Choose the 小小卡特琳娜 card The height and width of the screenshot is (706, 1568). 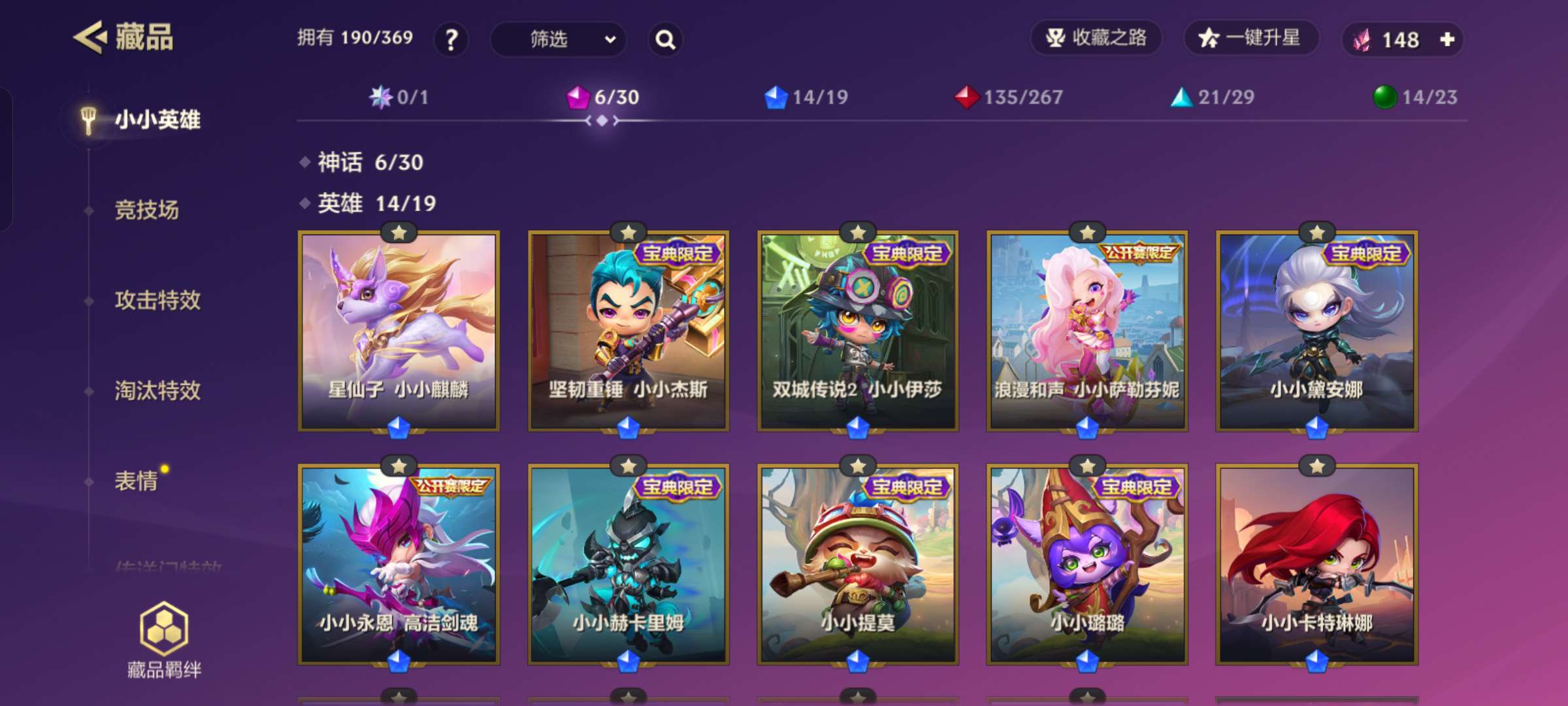(x=1316, y=565)
